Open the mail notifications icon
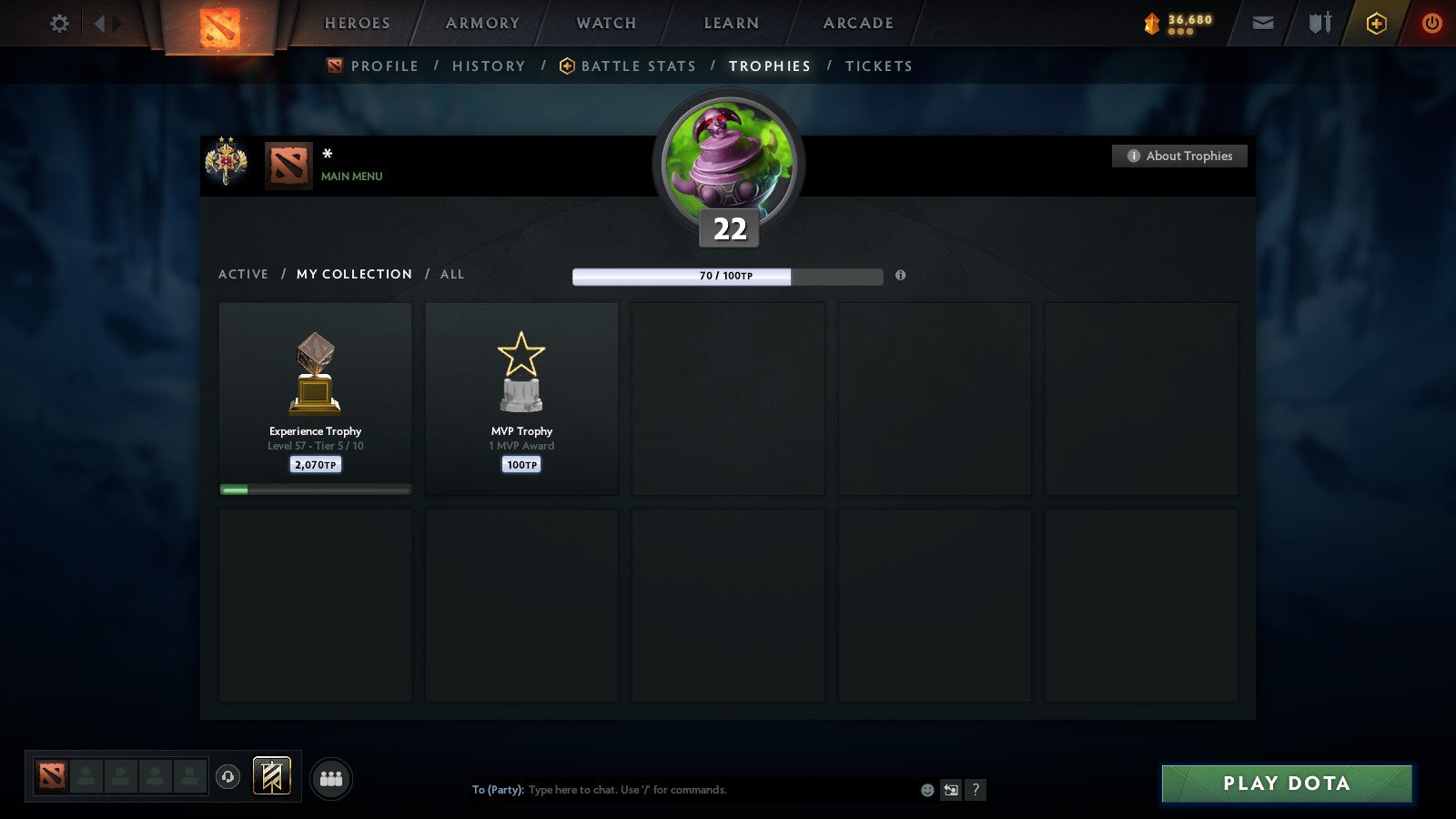This screenshot has height=819, width=1456. (x=1263, y=23)
